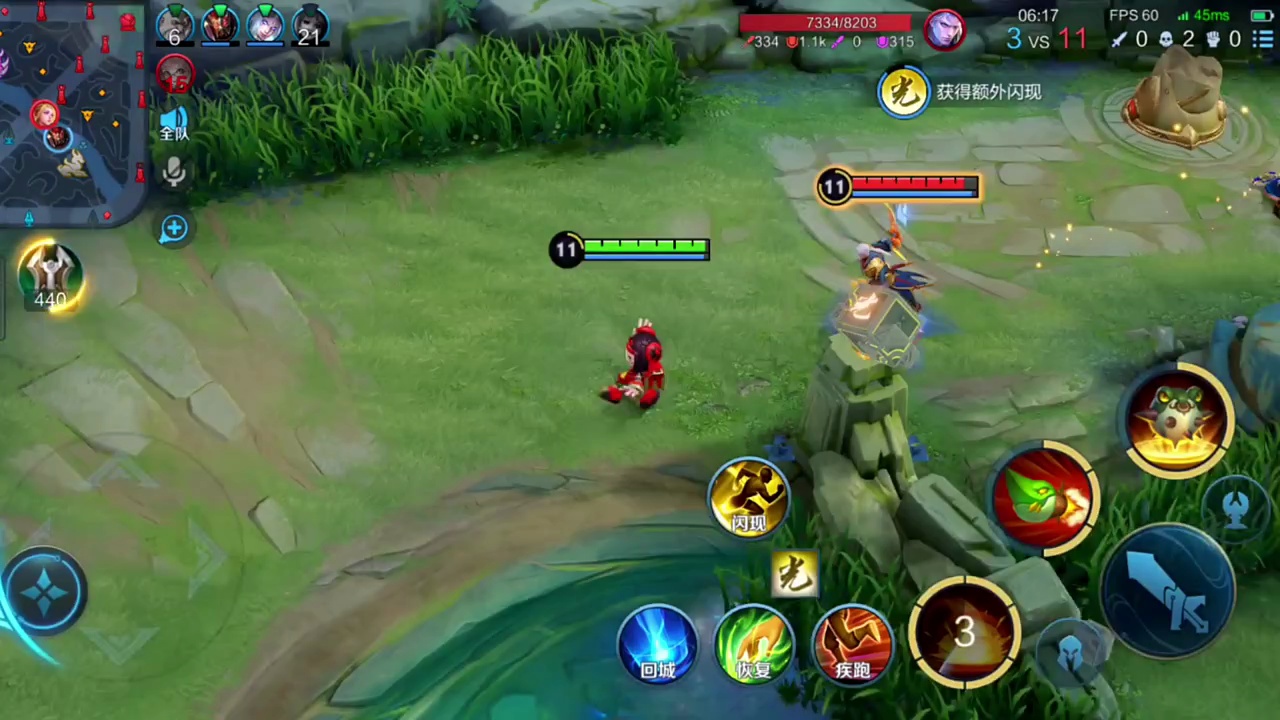
Task: Open the 3 vs 11 scoreboard
Action: [x=1046, y=39]
